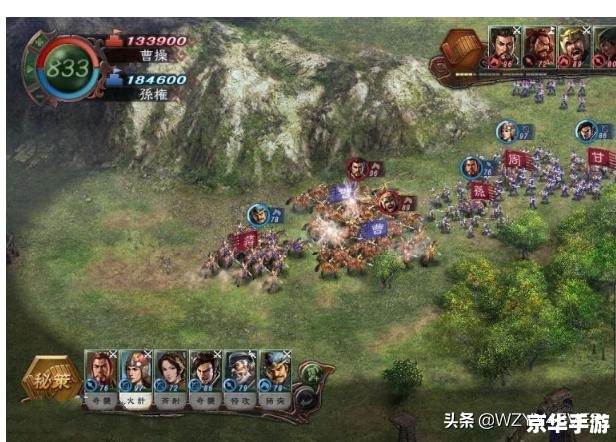Select enemy officer portrait with value 96
Image resolution: width=616 pixels, height=442 pixels.
503,45
